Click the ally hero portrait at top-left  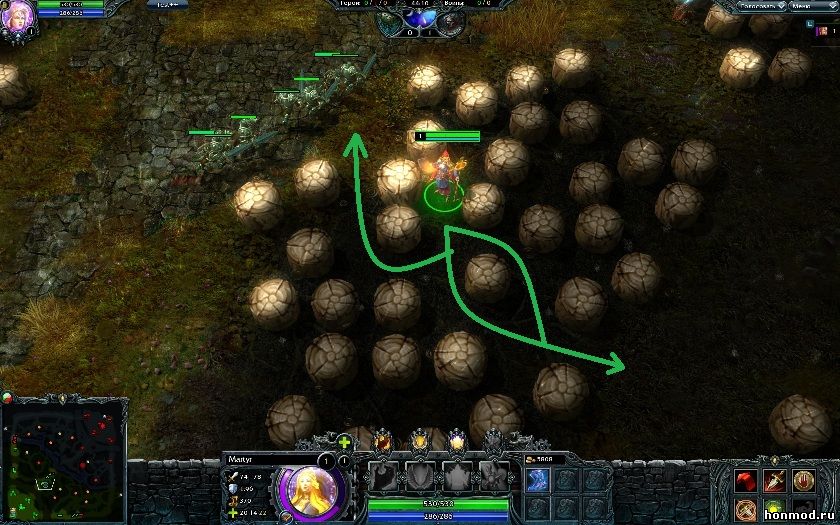tap(16, 17)
